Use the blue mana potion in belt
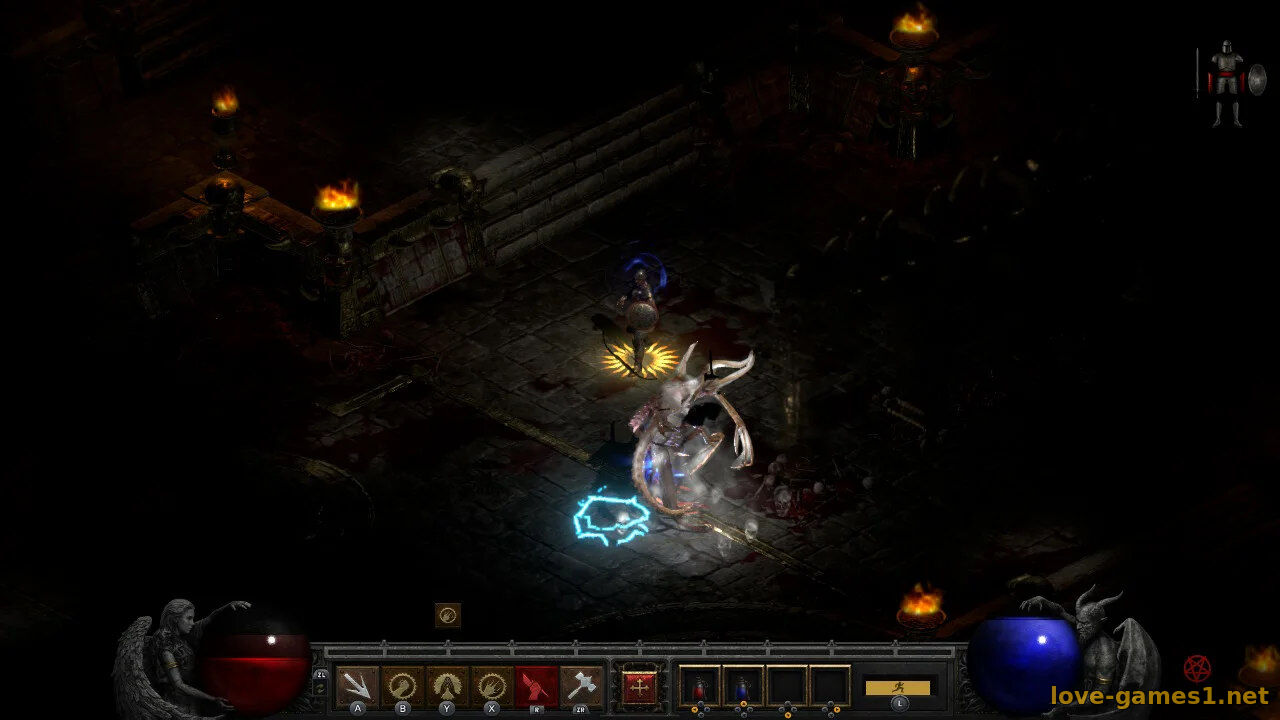The image size is (1280, 720). (743, 686)
